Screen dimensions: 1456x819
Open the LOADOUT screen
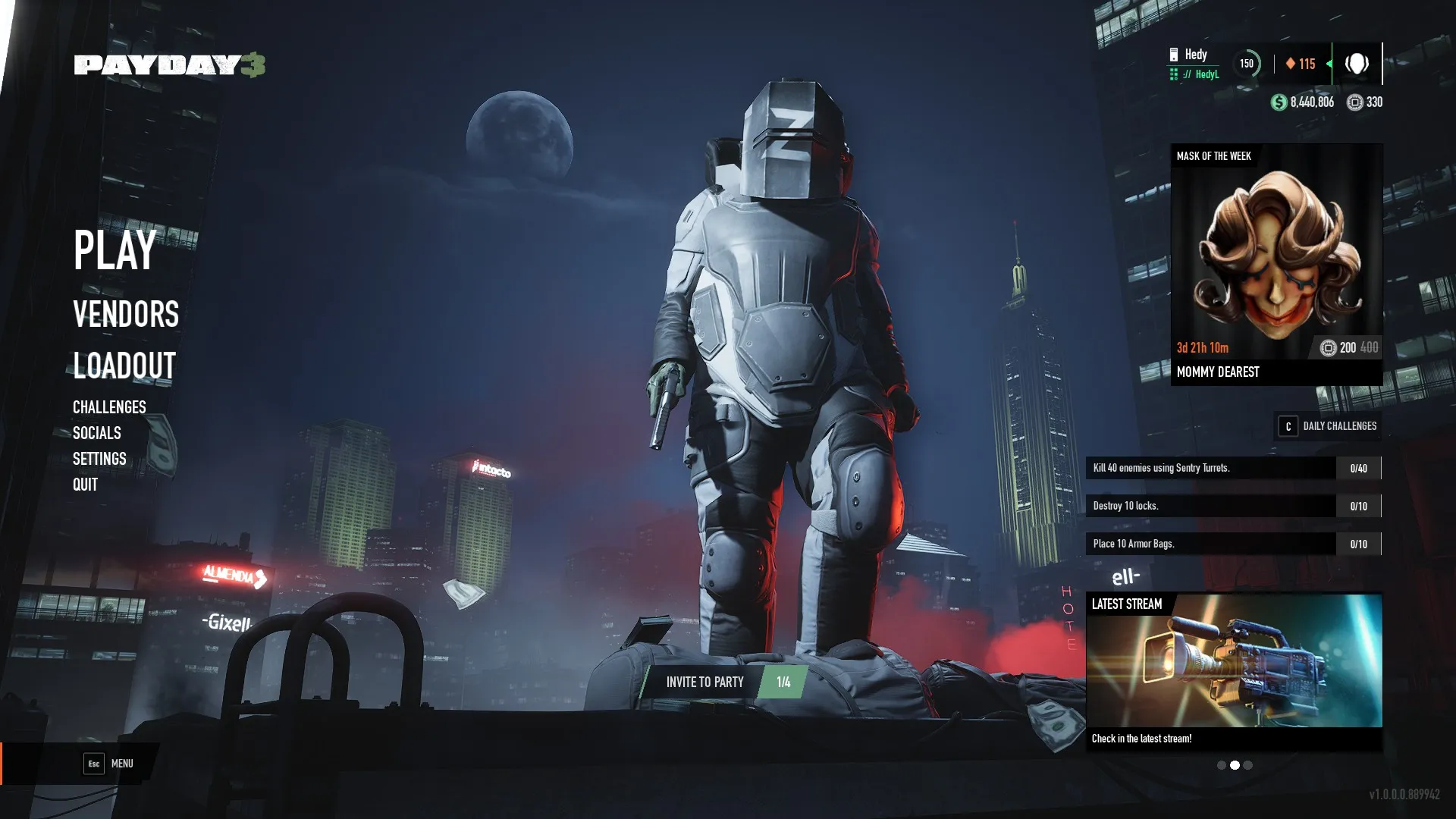click(x=124, y=366)
